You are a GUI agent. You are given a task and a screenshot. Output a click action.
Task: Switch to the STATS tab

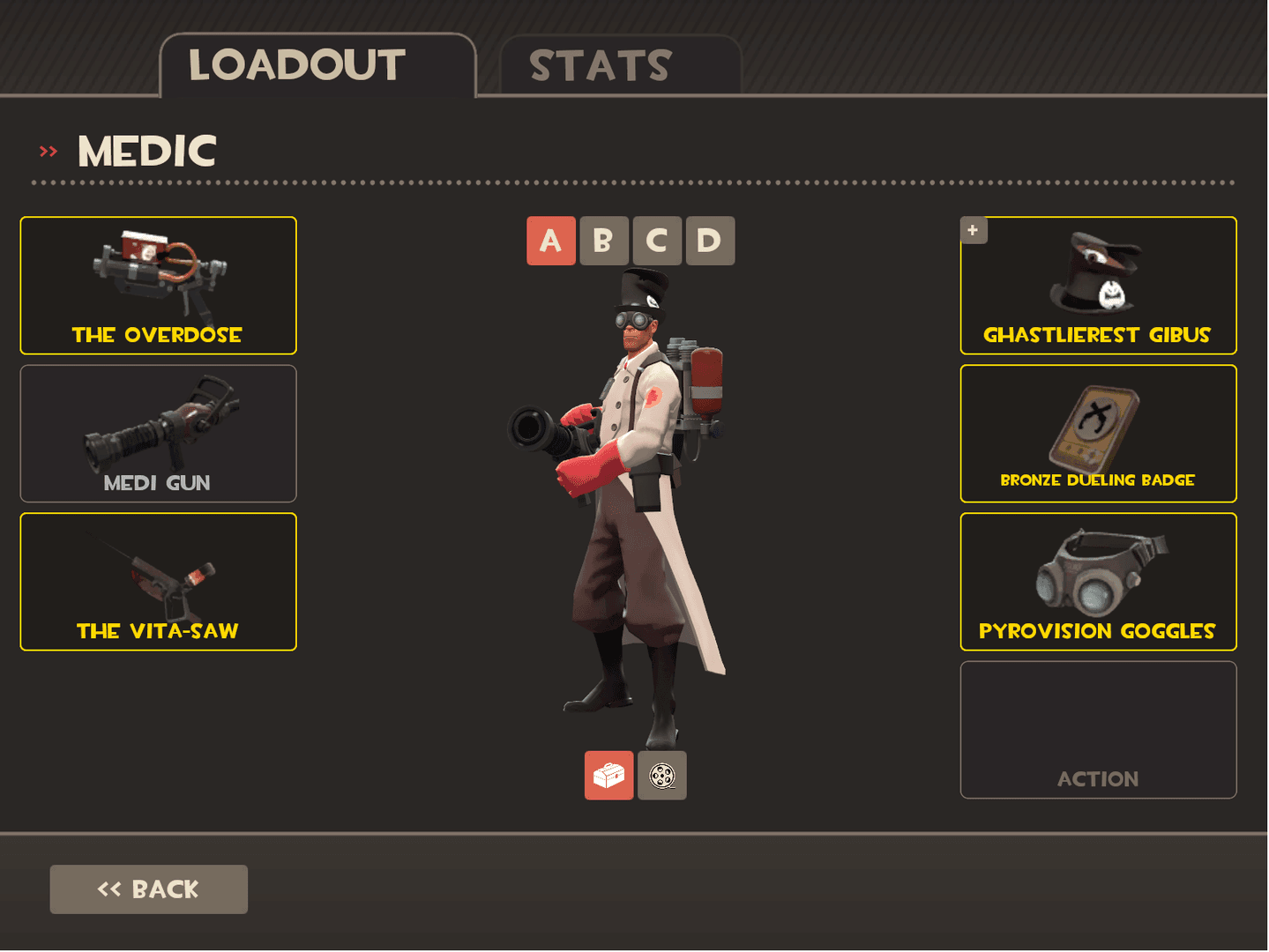click(600, 63)
